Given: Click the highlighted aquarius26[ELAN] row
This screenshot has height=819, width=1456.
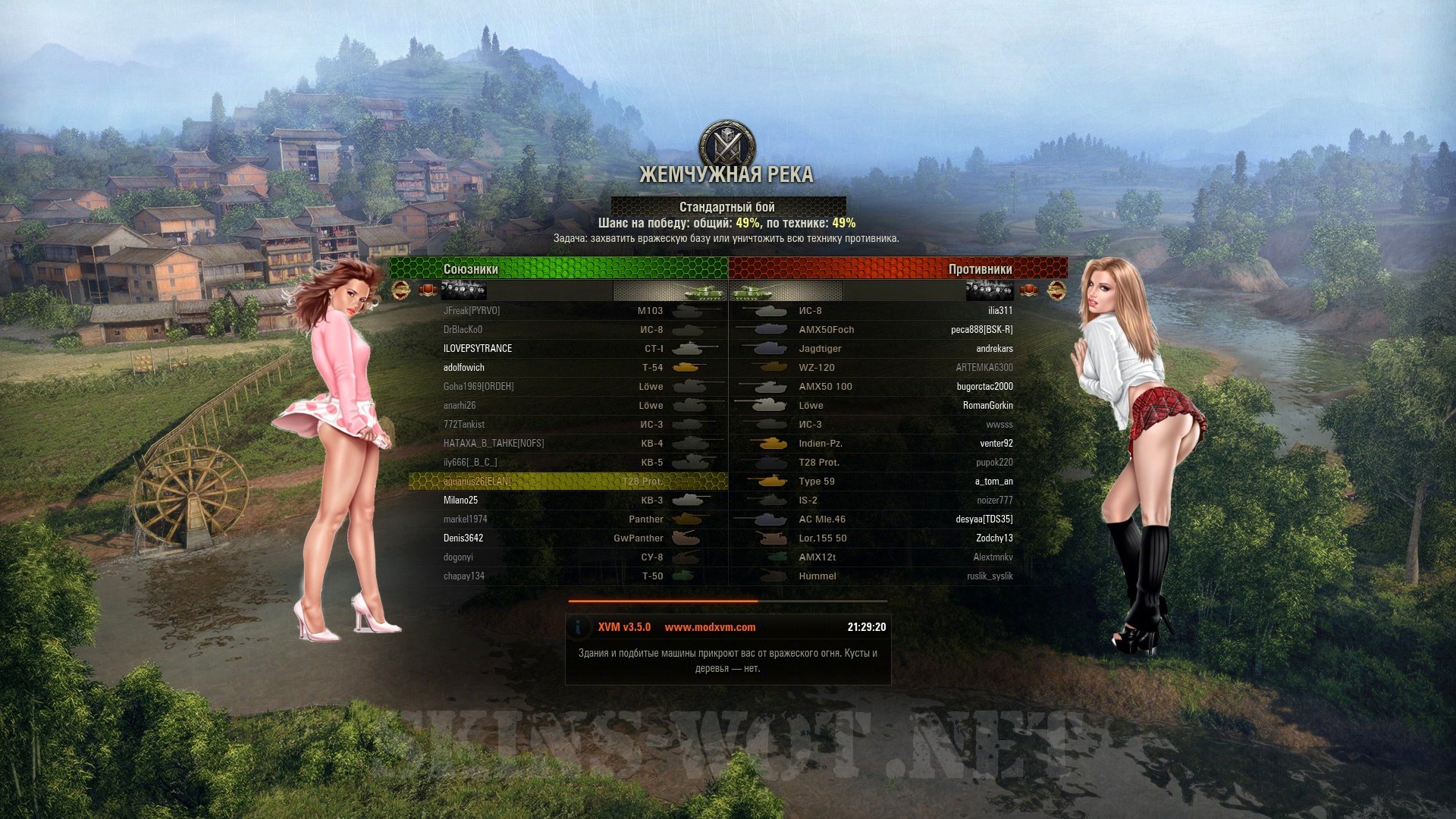Looking at the screenshot, I should [x=478, y=481].
